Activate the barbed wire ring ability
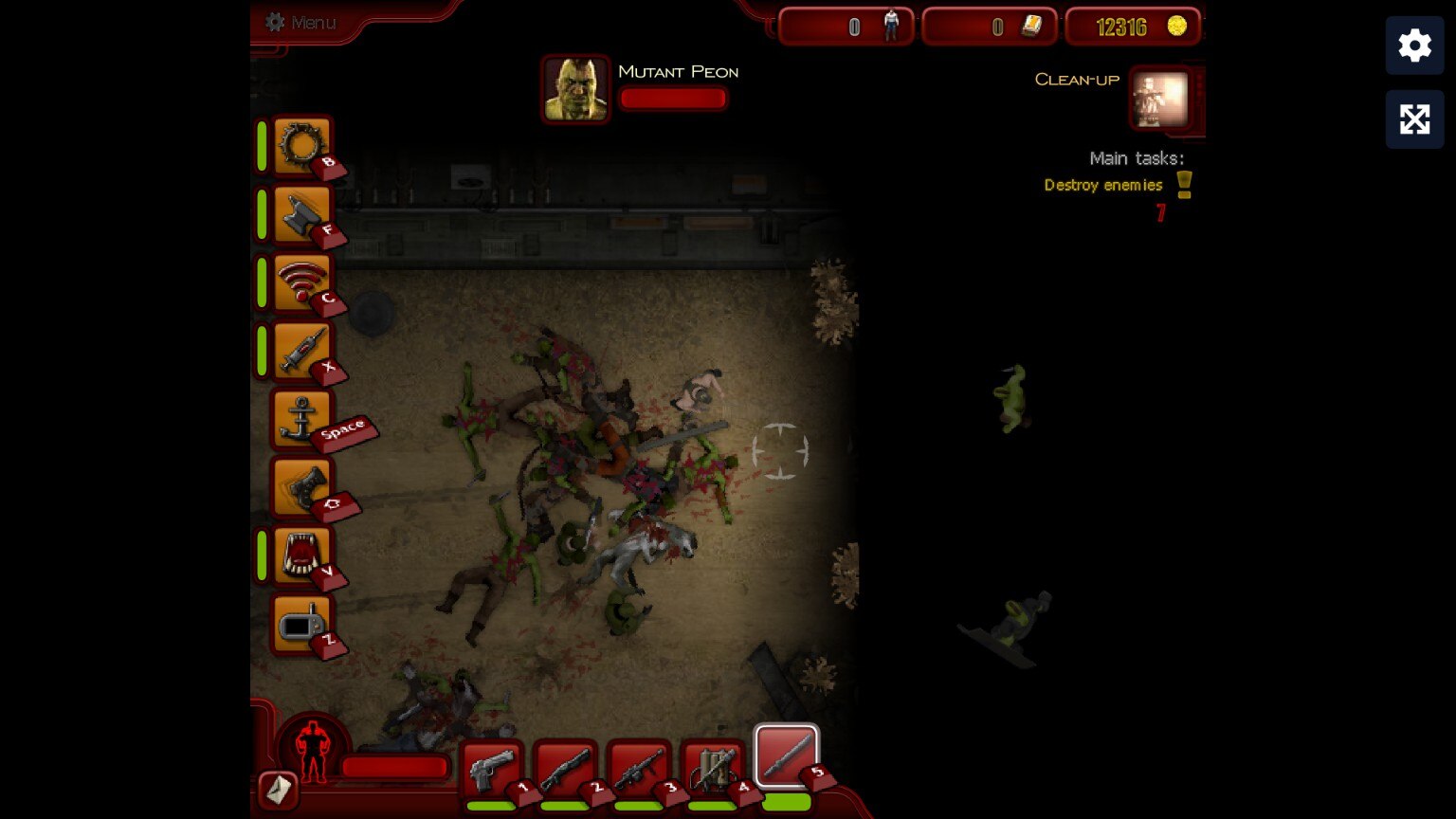 tap(302, 146)
